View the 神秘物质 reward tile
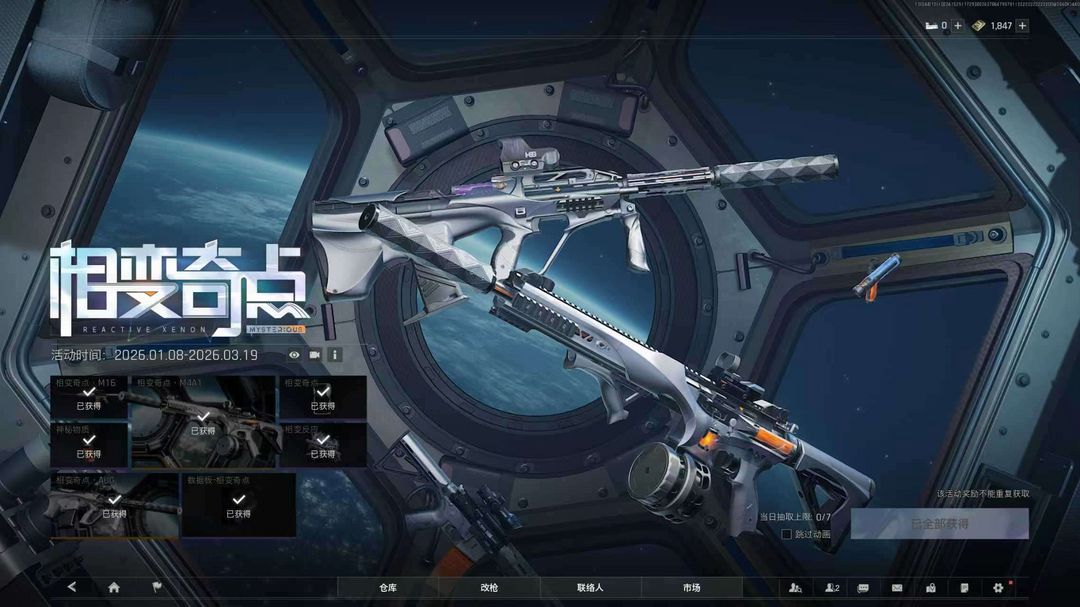This screenshot has width=1080, height=607. pos(89,445)
